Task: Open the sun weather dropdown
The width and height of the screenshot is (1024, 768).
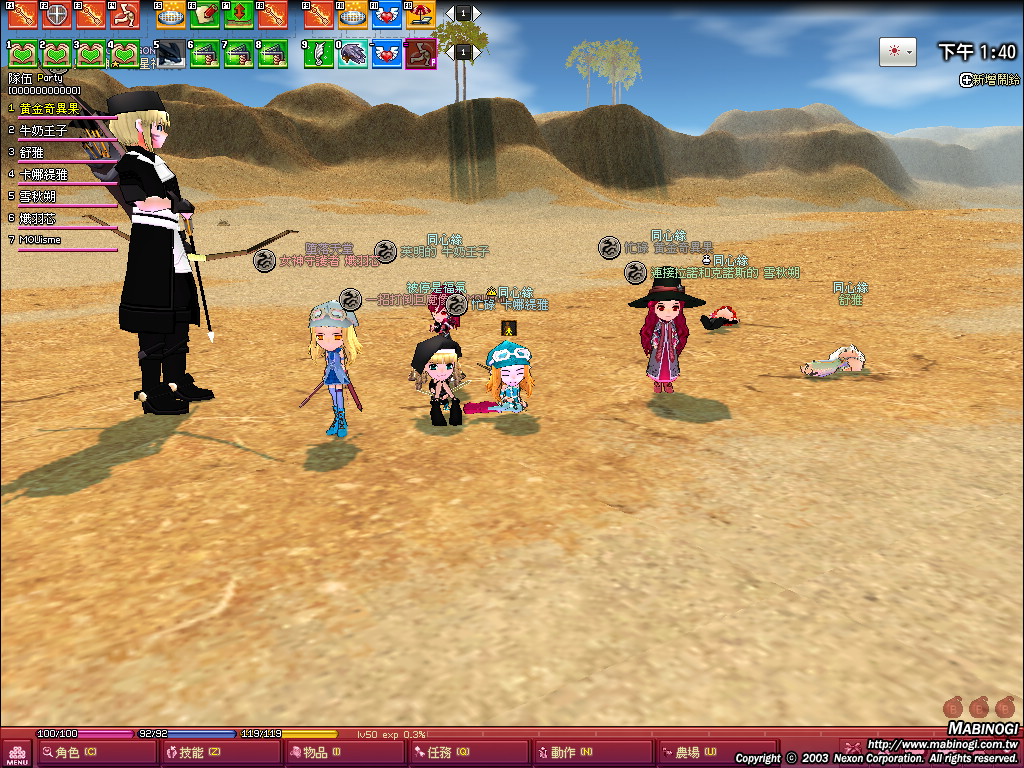Action: (897, 52)
